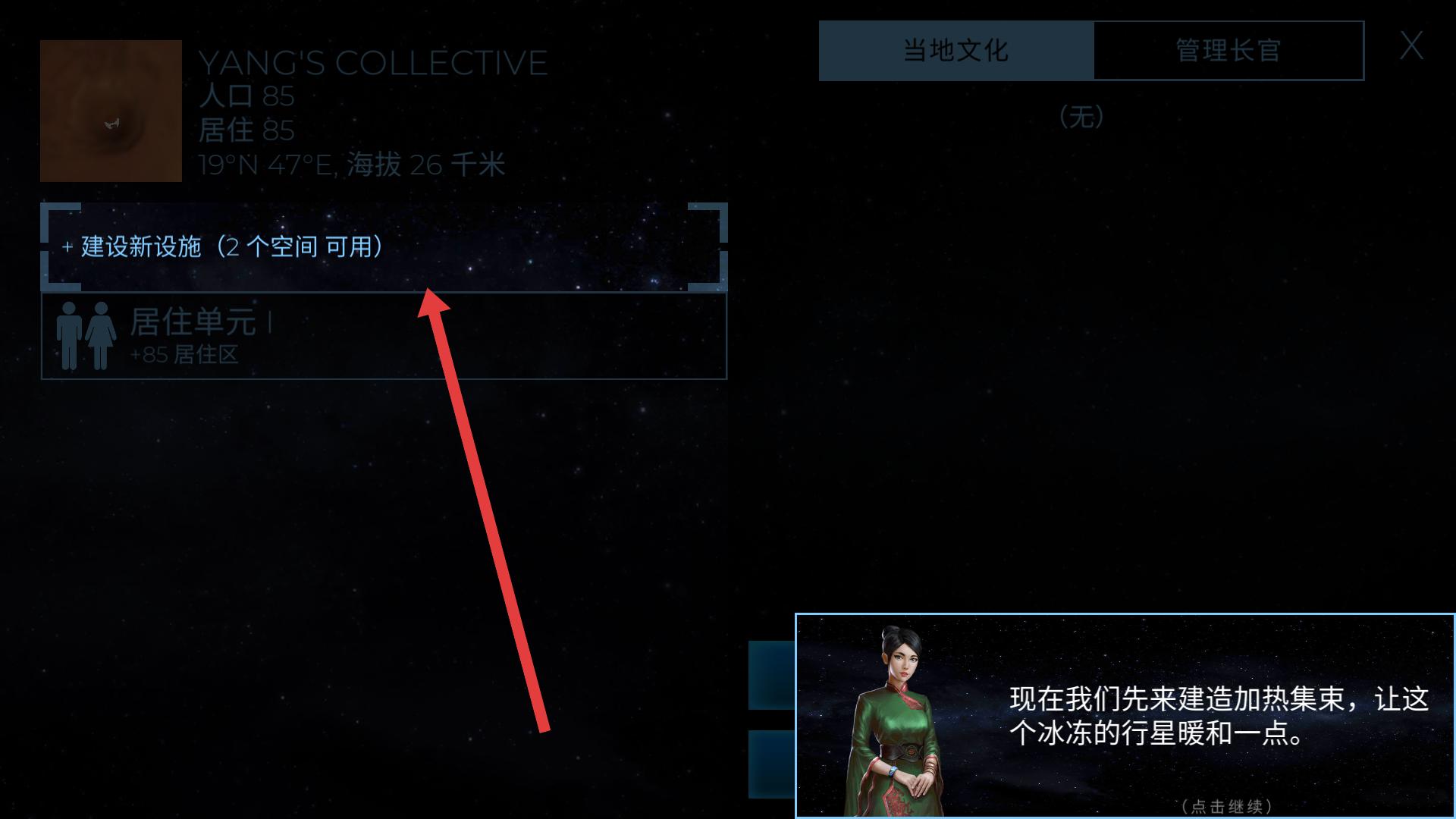Image resolution: width=1456 pixels, height=819 pixels.
Task: Select the YANG'S COLLECTIVE settlement title
Action: (372, 62)
